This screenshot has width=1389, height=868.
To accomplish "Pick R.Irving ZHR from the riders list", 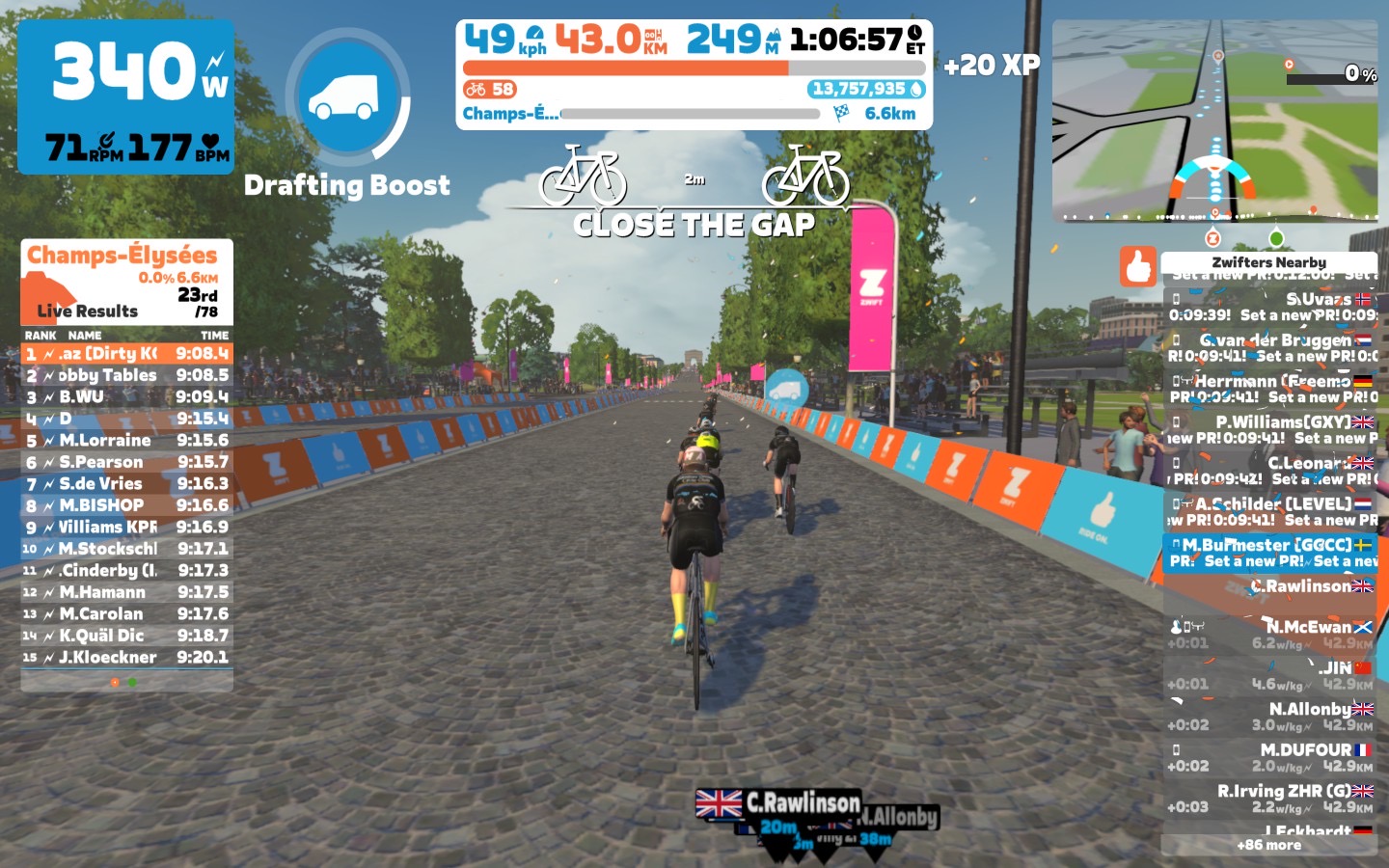I will tap(1269, 799).
